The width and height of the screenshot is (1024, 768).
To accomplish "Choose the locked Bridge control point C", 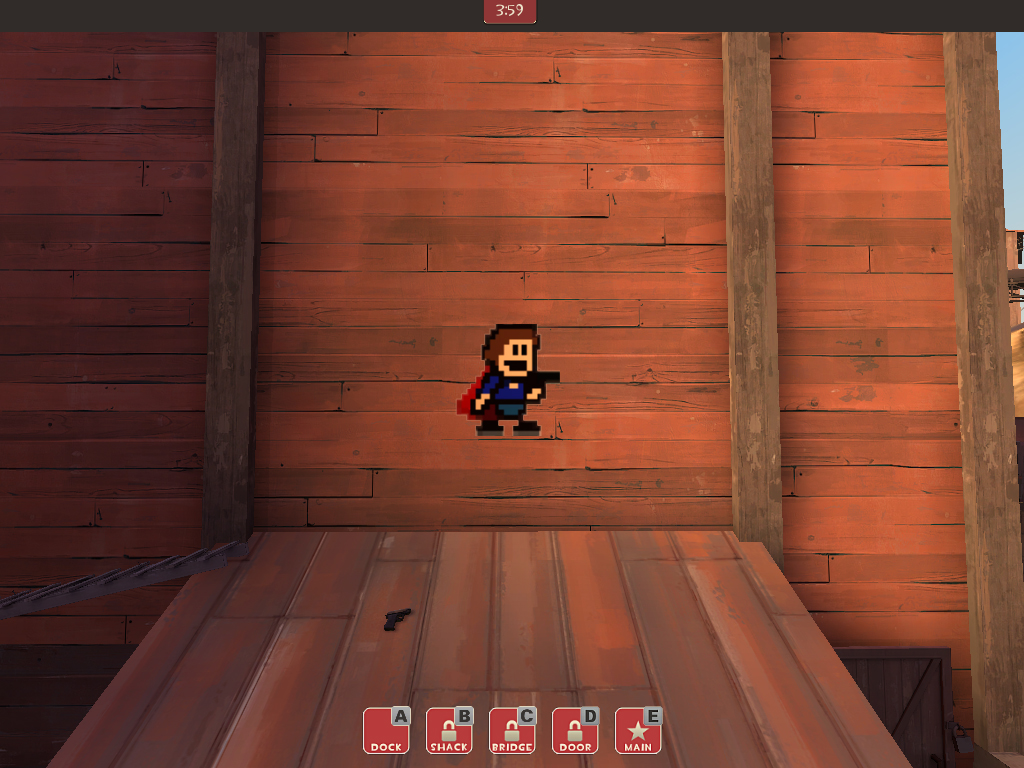I will tap(512, 731).
